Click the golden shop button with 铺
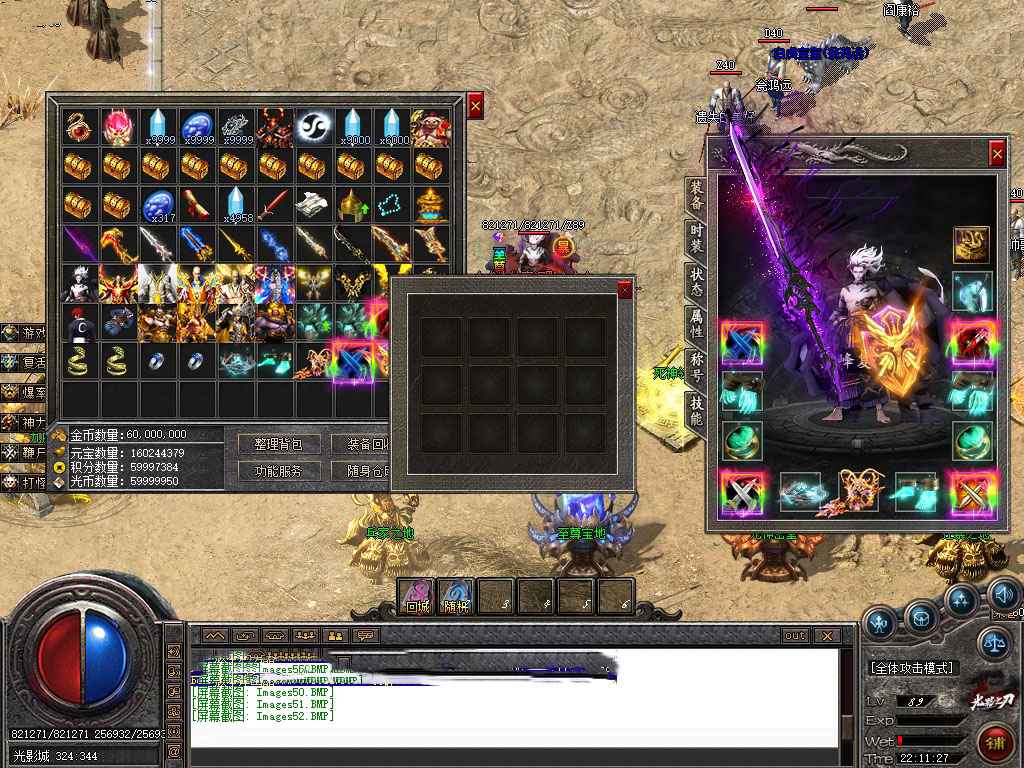The height and width of the screenshot is (768, 1024). click(995, 742)
